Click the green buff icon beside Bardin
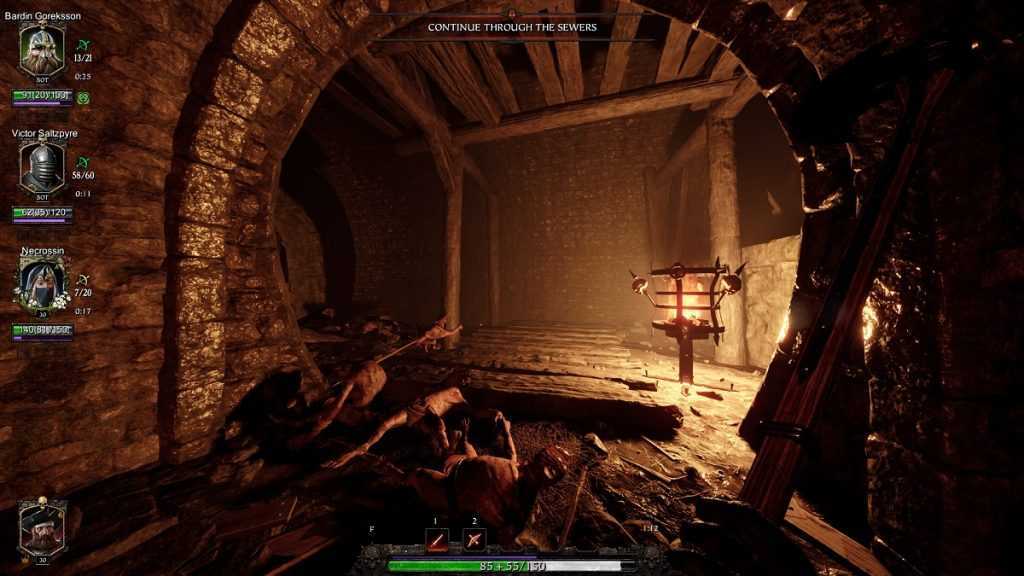Image resolution: width=1024 pixels, height=576 pixels. click(x=83, y=98)
